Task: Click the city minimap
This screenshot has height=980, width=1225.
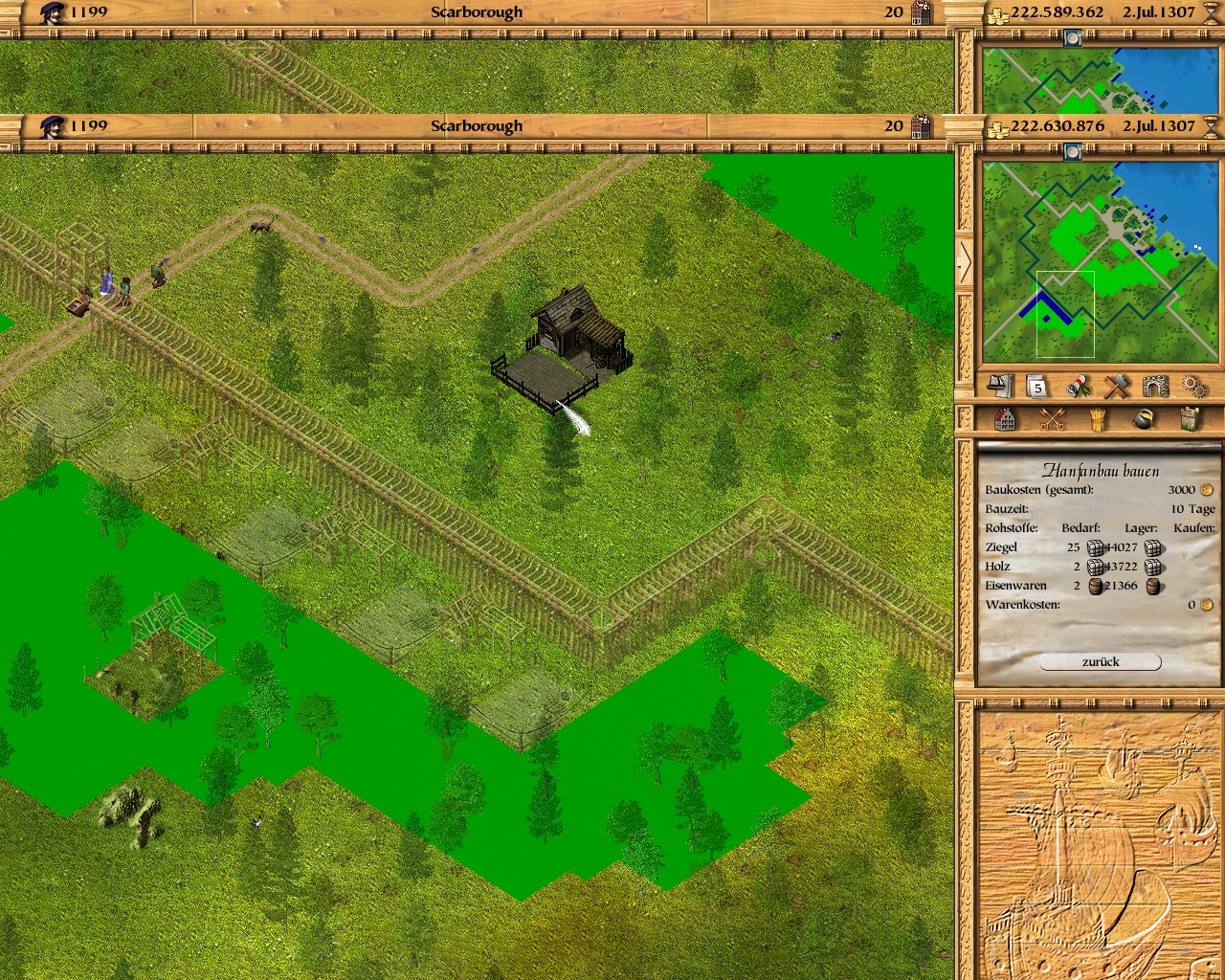Action: click(x=1101, y=262)
